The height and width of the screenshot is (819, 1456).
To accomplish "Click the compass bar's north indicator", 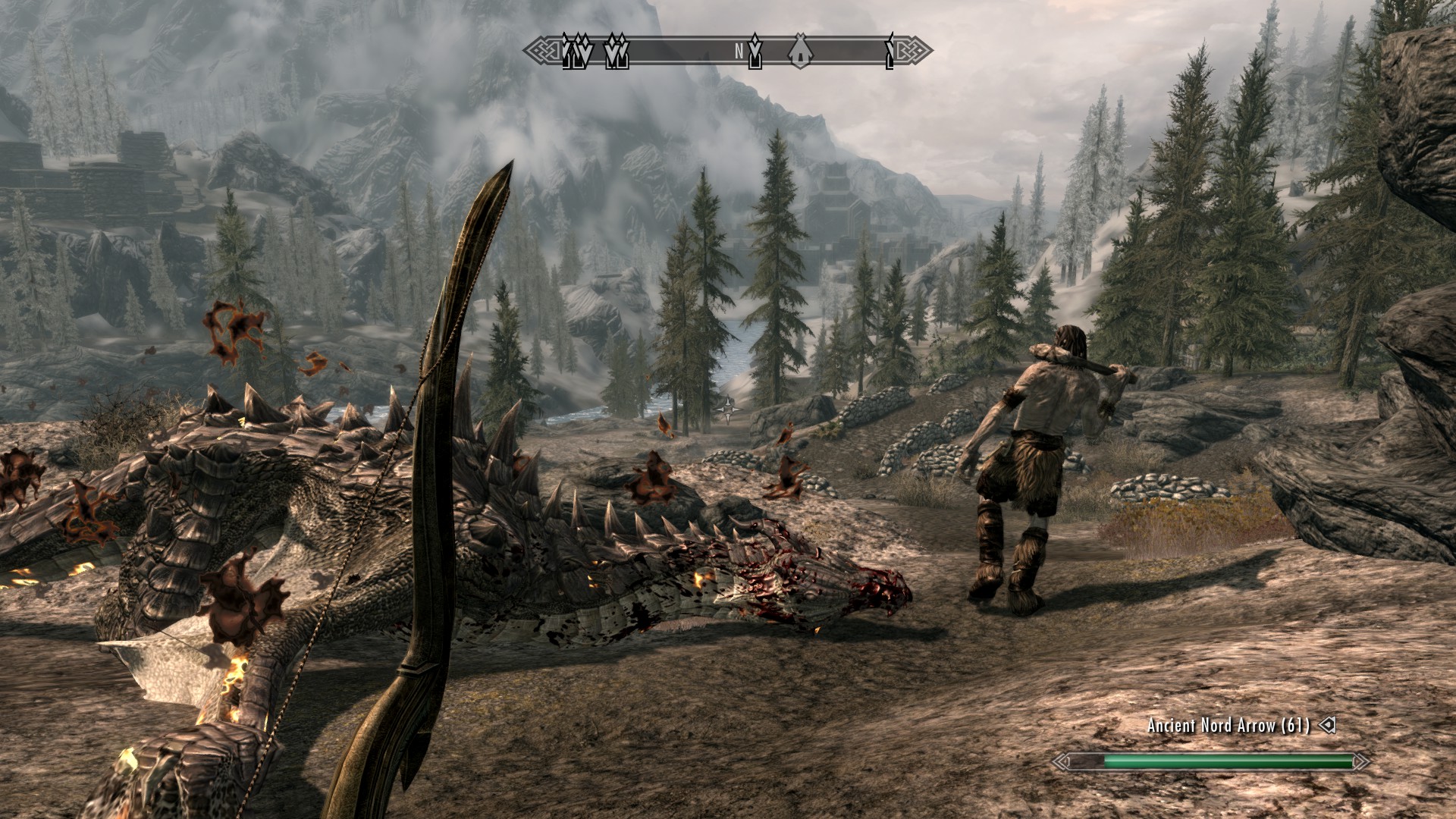I will click(x=739, y=52).
